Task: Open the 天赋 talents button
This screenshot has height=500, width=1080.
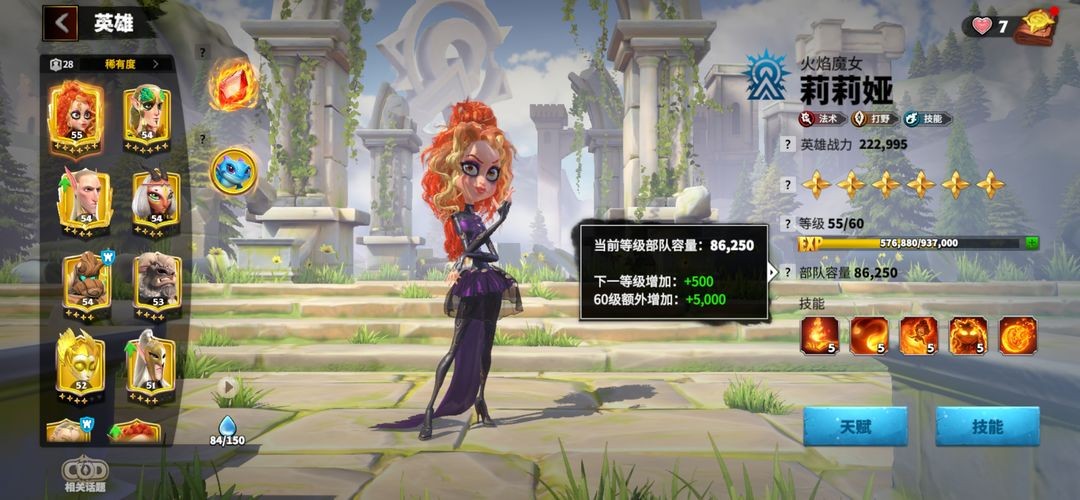Action: click(855, 426)
